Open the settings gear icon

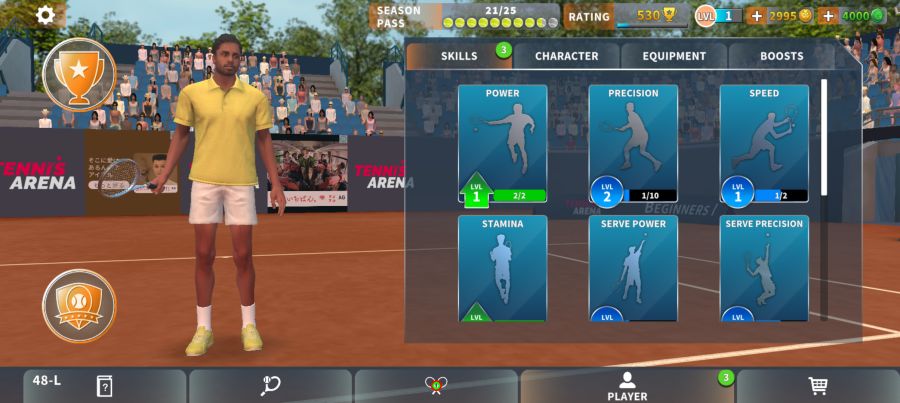click(x=47, y=15)
